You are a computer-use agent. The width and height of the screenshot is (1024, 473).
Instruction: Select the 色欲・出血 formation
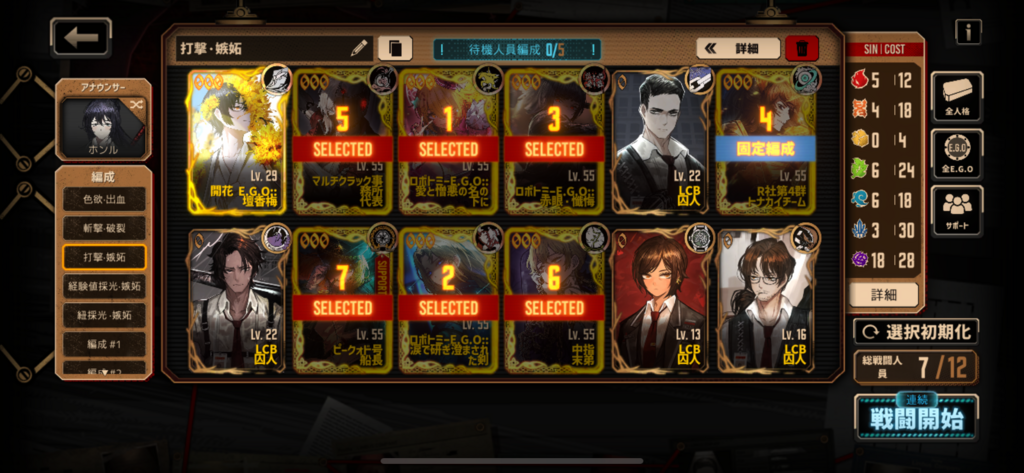click(104, 199)
